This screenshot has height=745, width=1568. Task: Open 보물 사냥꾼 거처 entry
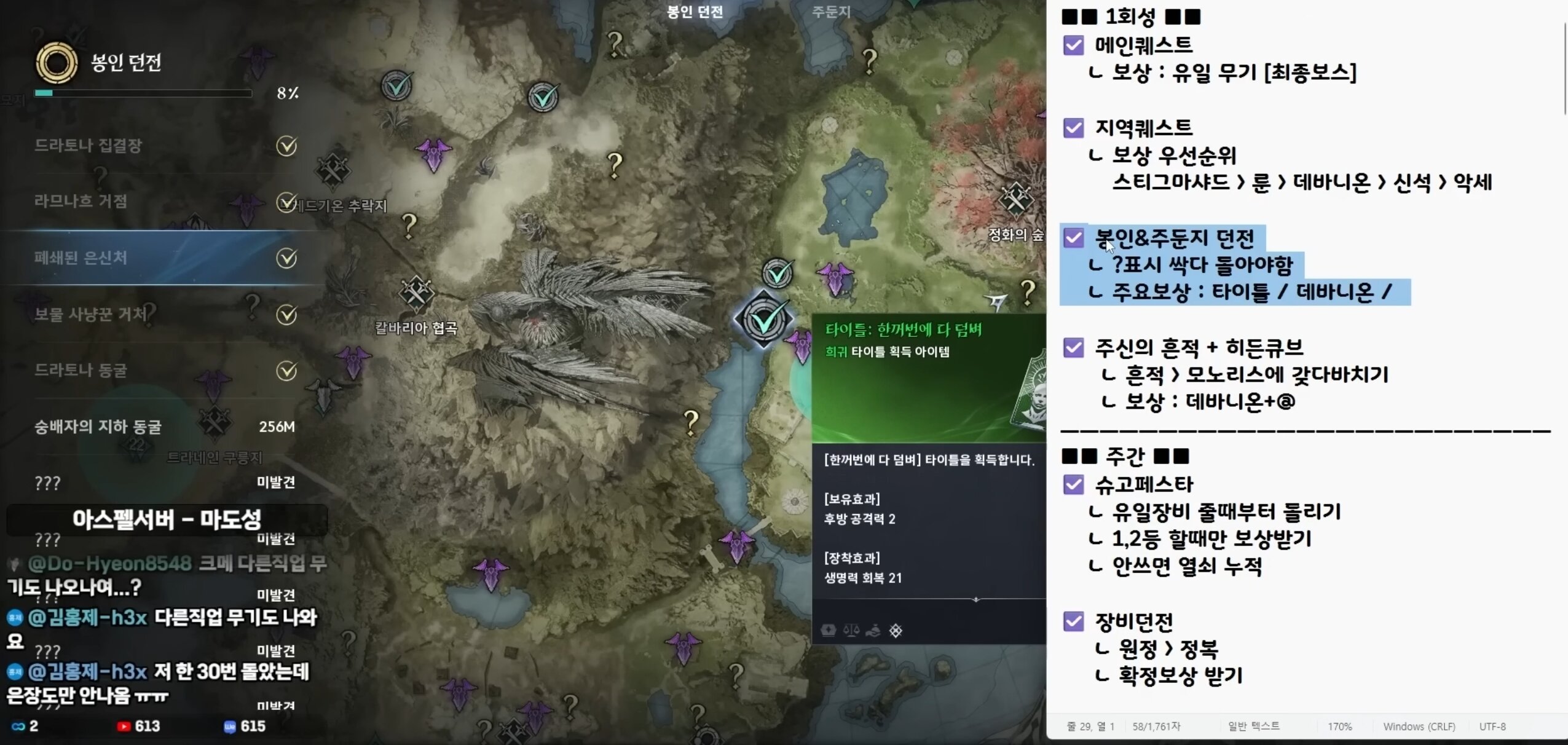[90, 315]
